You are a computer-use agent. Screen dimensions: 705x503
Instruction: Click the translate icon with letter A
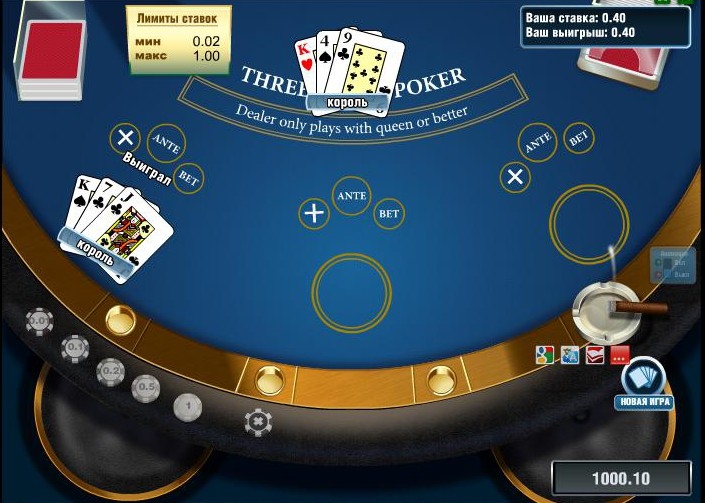coord(570,354)
